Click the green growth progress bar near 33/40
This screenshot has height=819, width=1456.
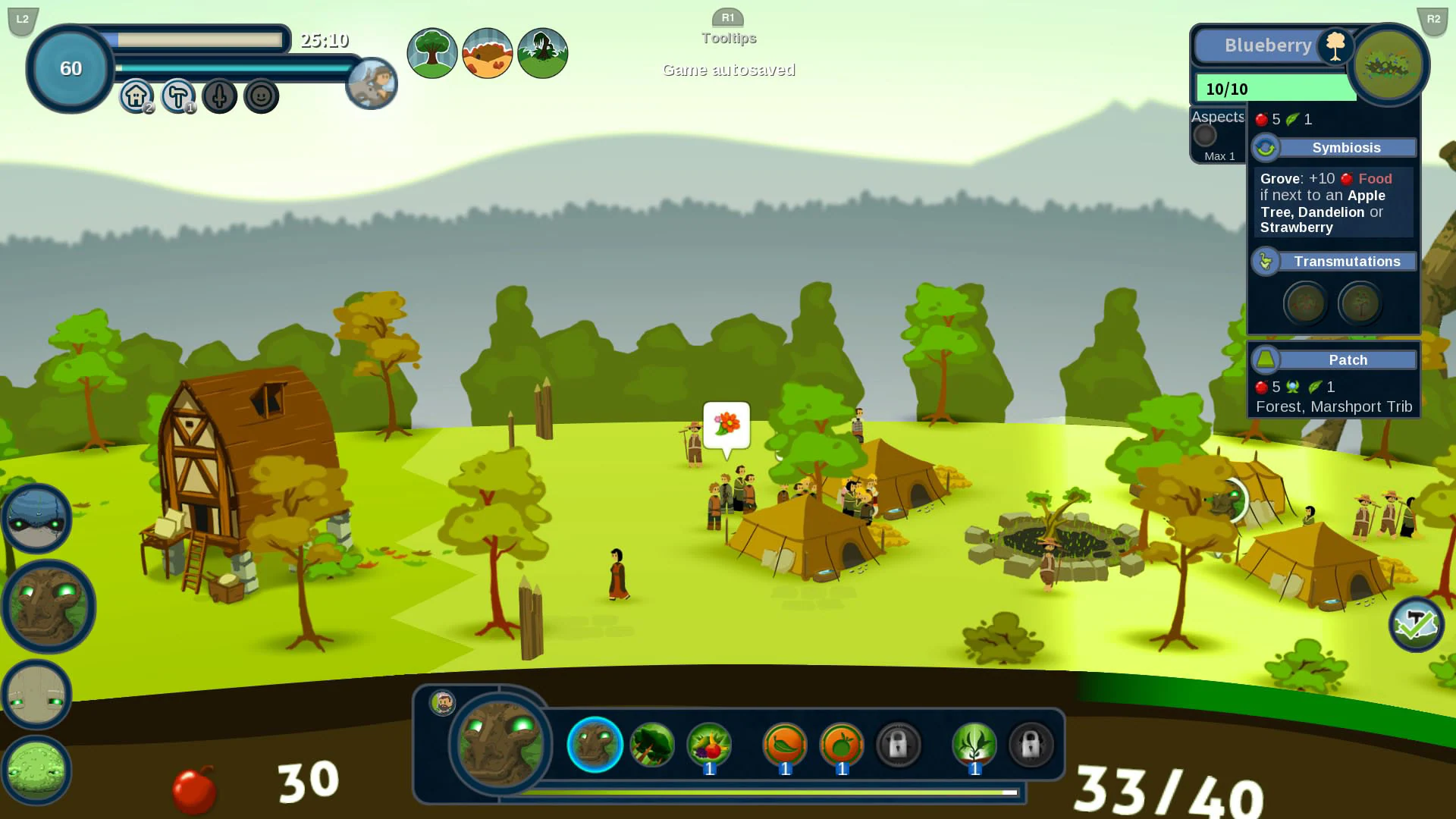pyautogui.click(x=770, y=792)
